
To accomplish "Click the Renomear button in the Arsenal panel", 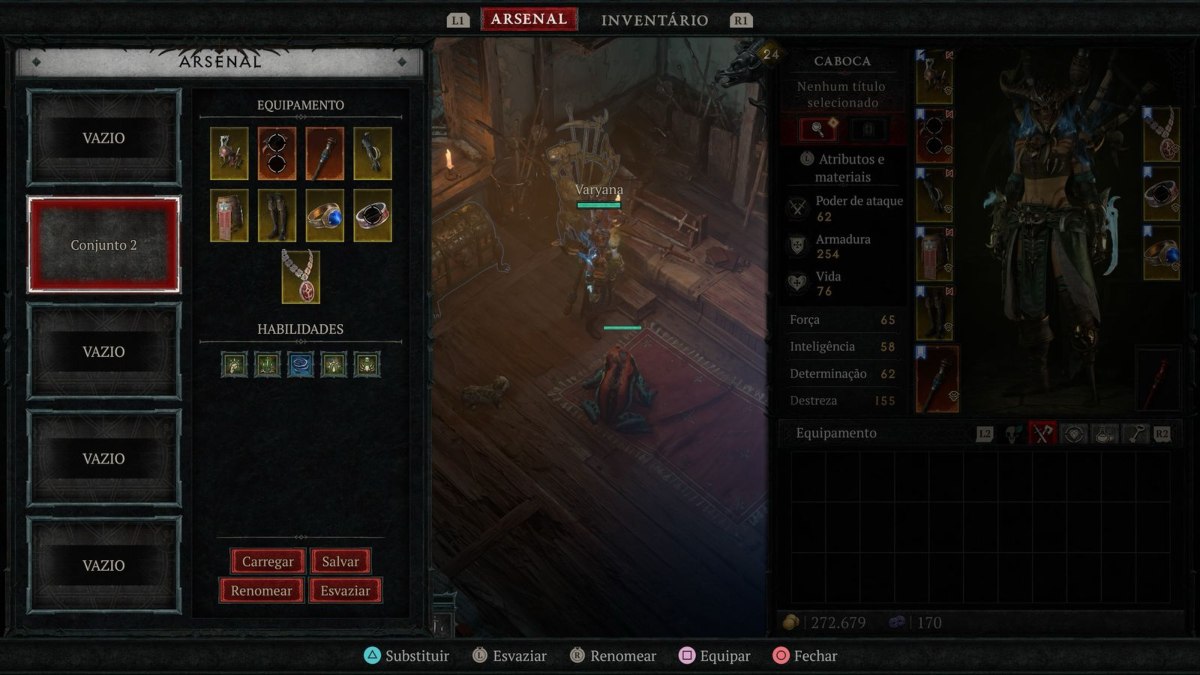I will pos(261,590).
